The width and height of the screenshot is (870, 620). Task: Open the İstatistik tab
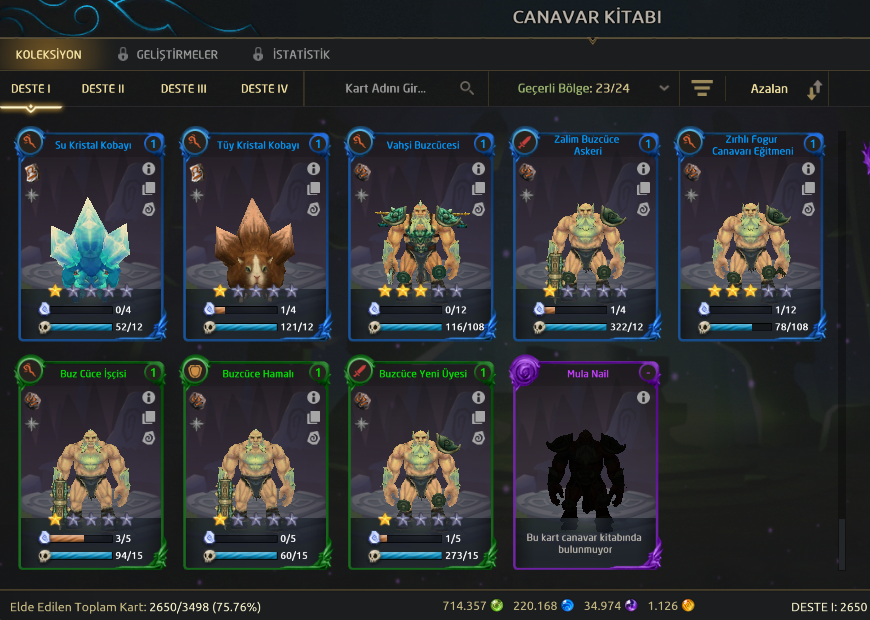tap(300, 55)
